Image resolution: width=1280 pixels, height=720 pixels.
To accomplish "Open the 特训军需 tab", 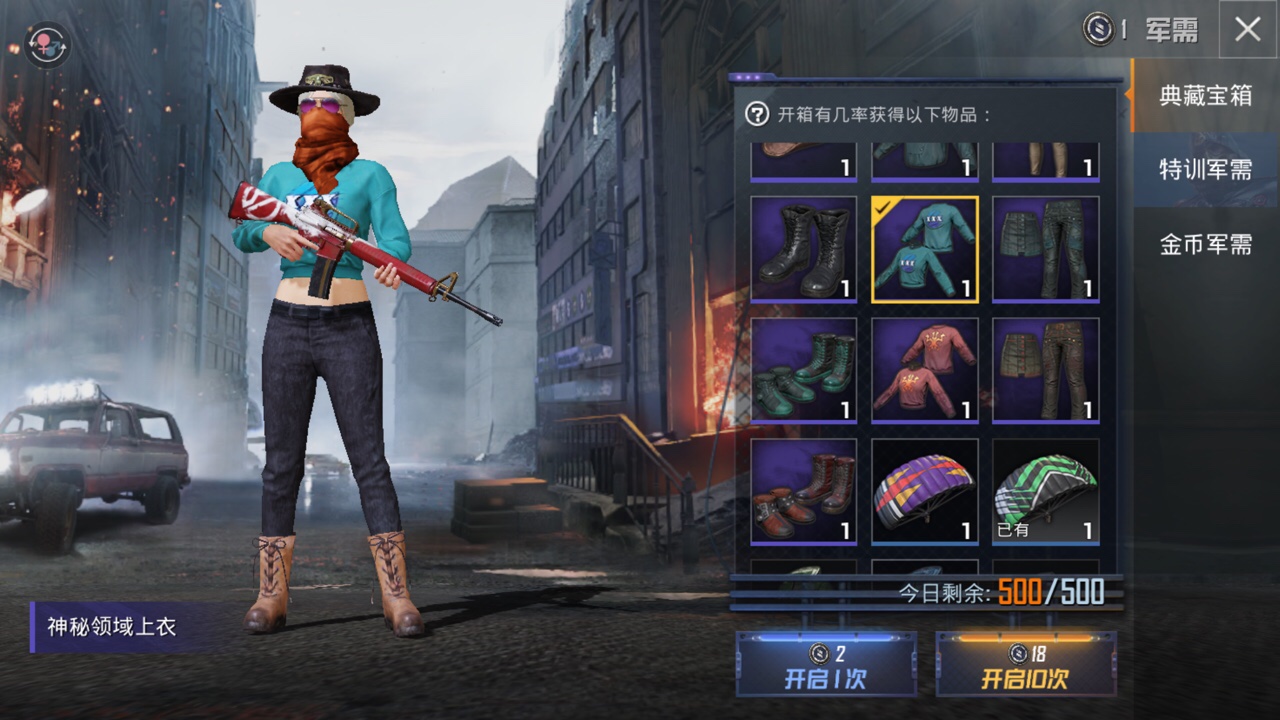I will tap(1205, 170).
